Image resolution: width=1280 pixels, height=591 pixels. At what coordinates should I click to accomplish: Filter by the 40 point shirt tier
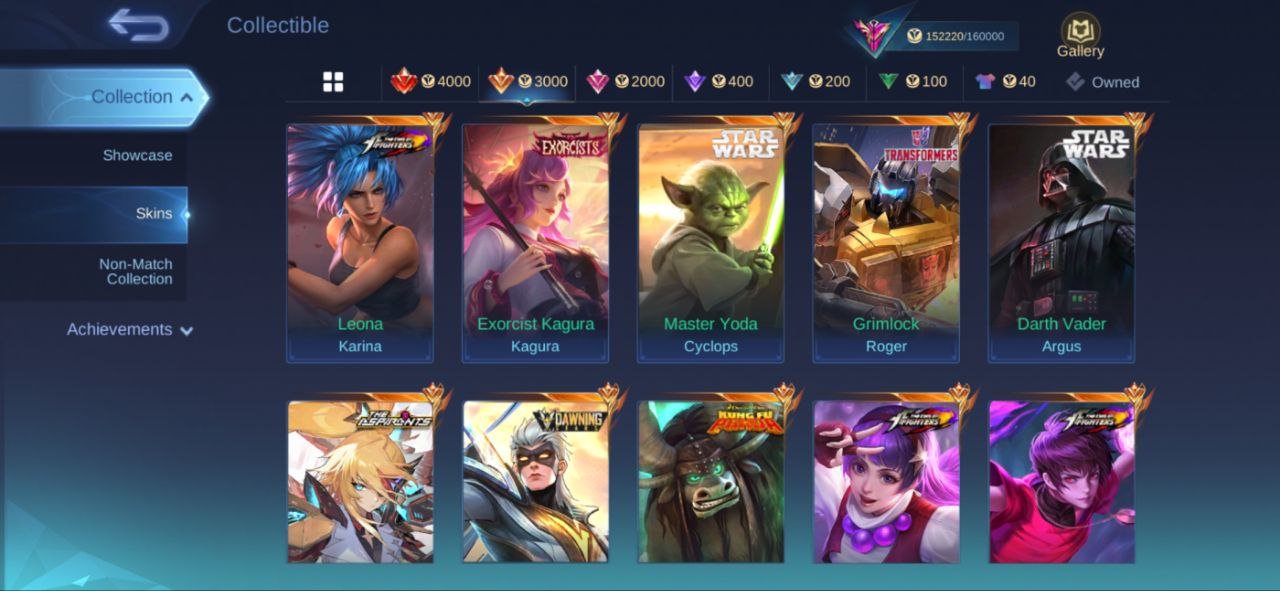[1006, 82]
